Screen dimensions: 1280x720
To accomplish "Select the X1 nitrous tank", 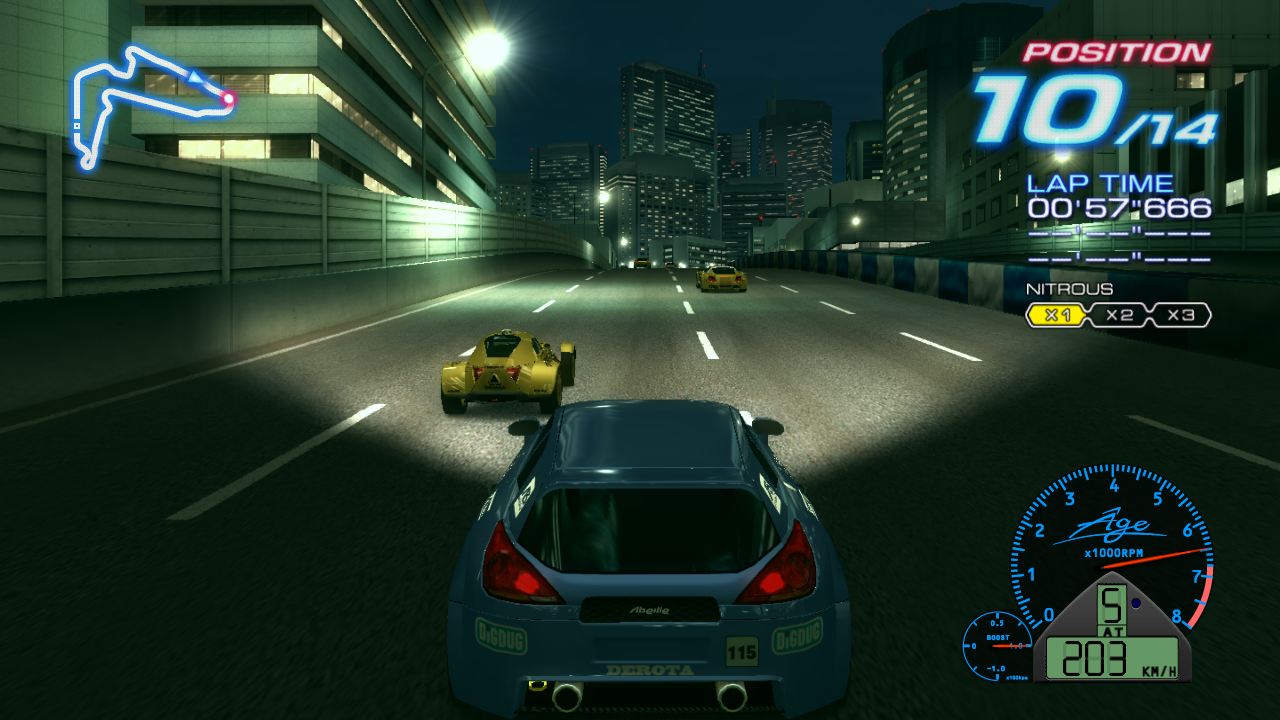I will [x=1057, y=316].
